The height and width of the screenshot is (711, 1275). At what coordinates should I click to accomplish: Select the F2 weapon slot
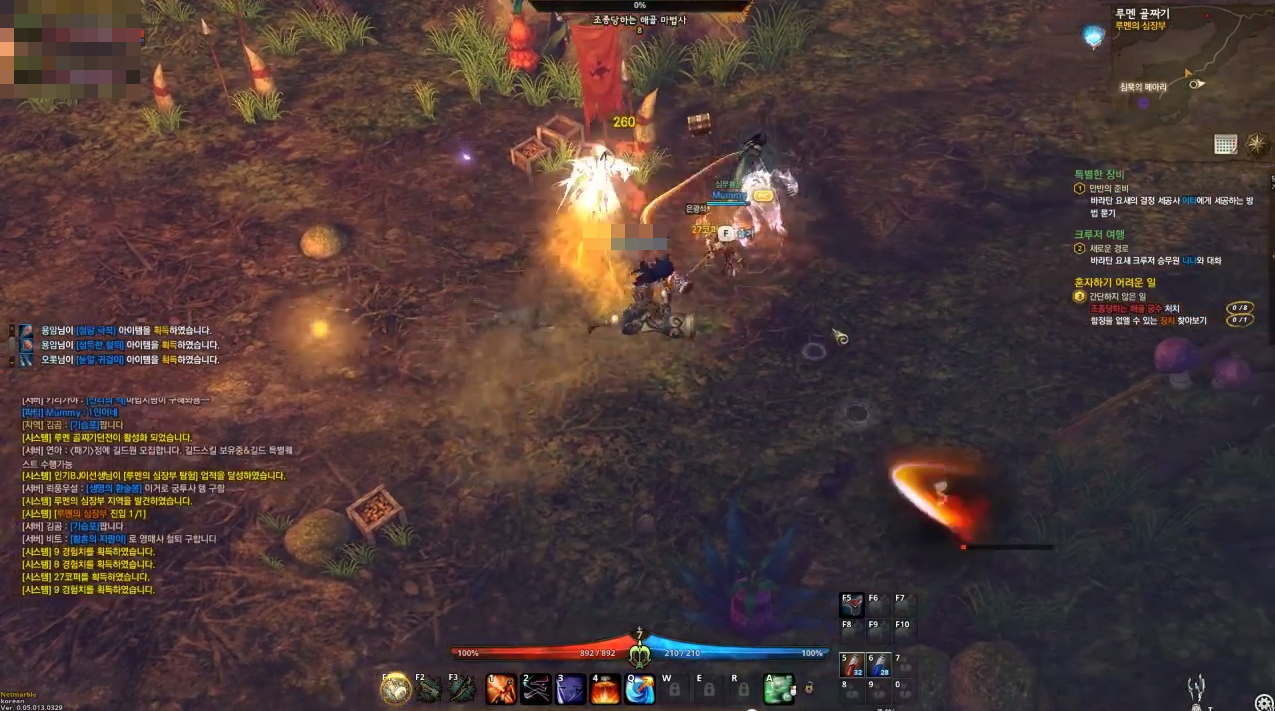[429, 689]
